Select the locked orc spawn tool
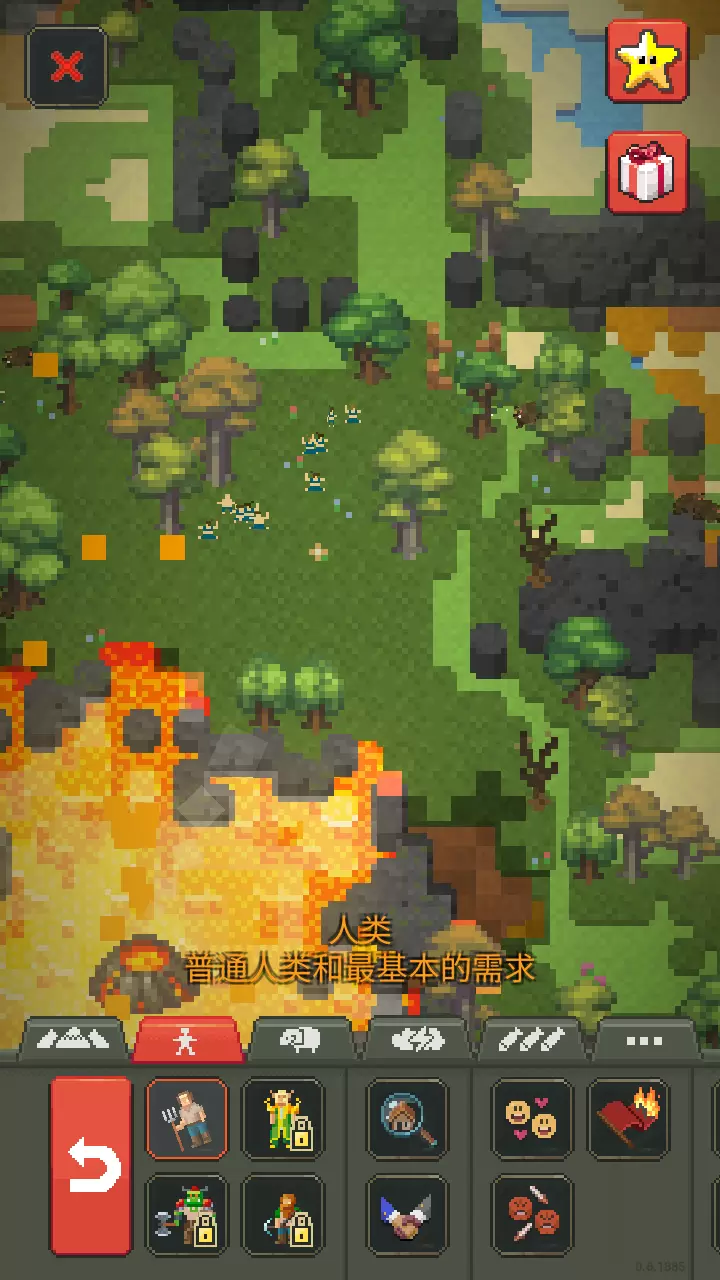This screenshot has height=1280, width=720. click(x=187, y=1215)
